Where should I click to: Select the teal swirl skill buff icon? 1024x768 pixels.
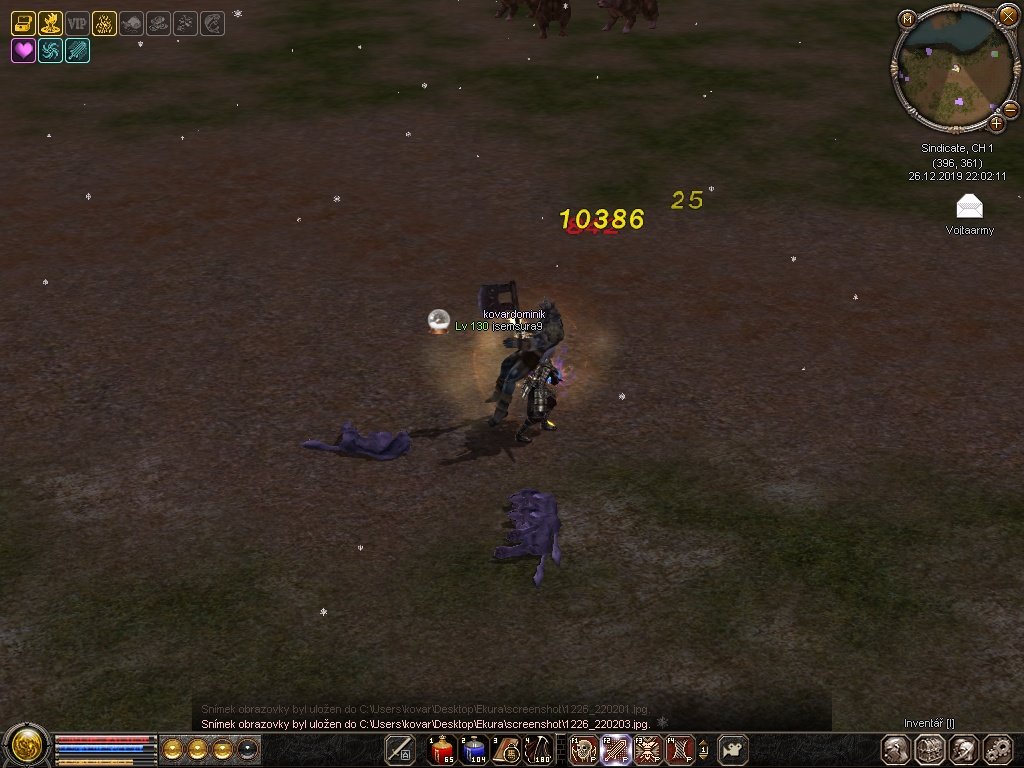[x=50, y=50]
